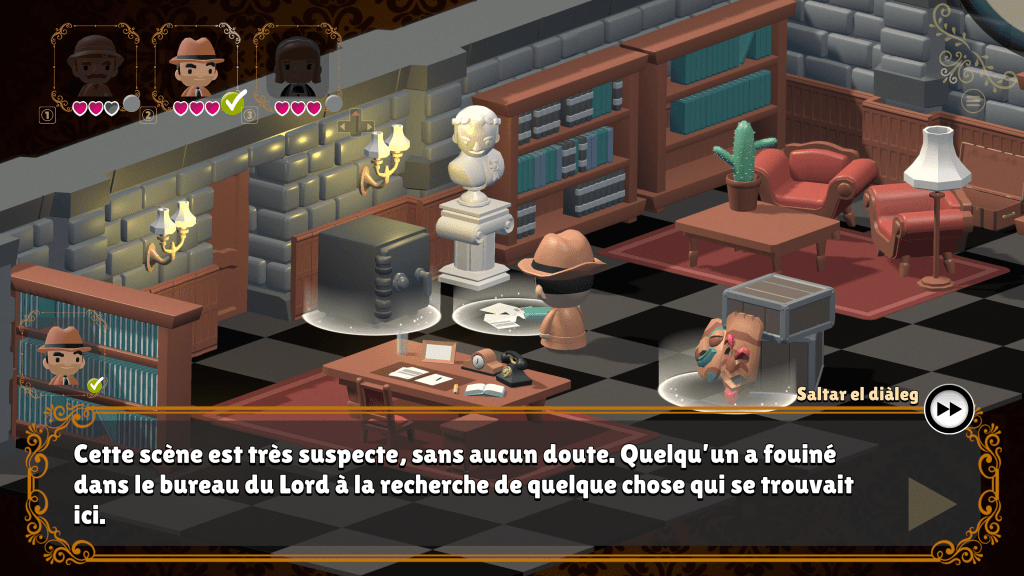Screen dimensions: 1024x576
Task: Open the hamburger menu icon
Action: 973,100
